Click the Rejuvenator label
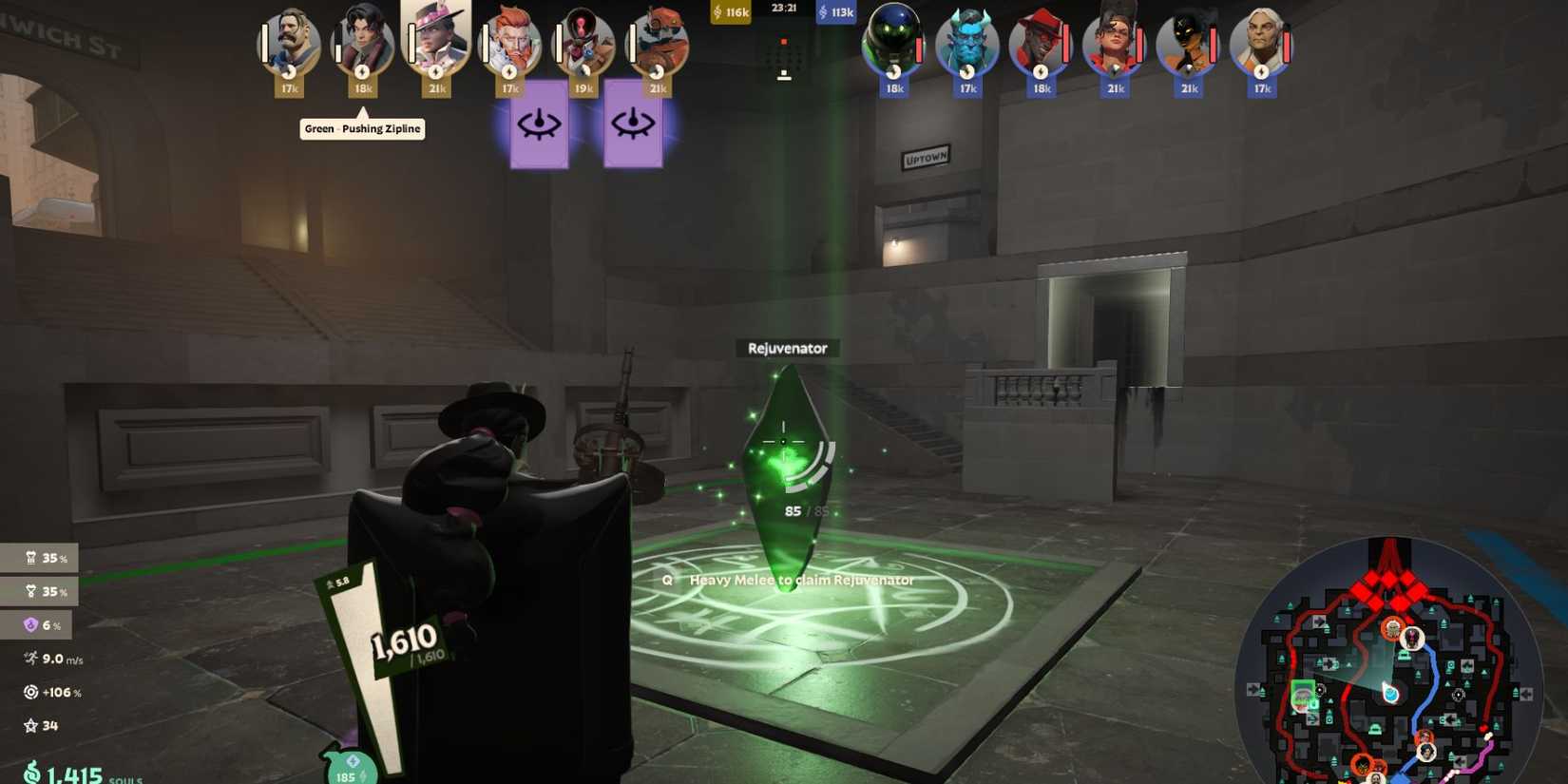 point(787,348)
